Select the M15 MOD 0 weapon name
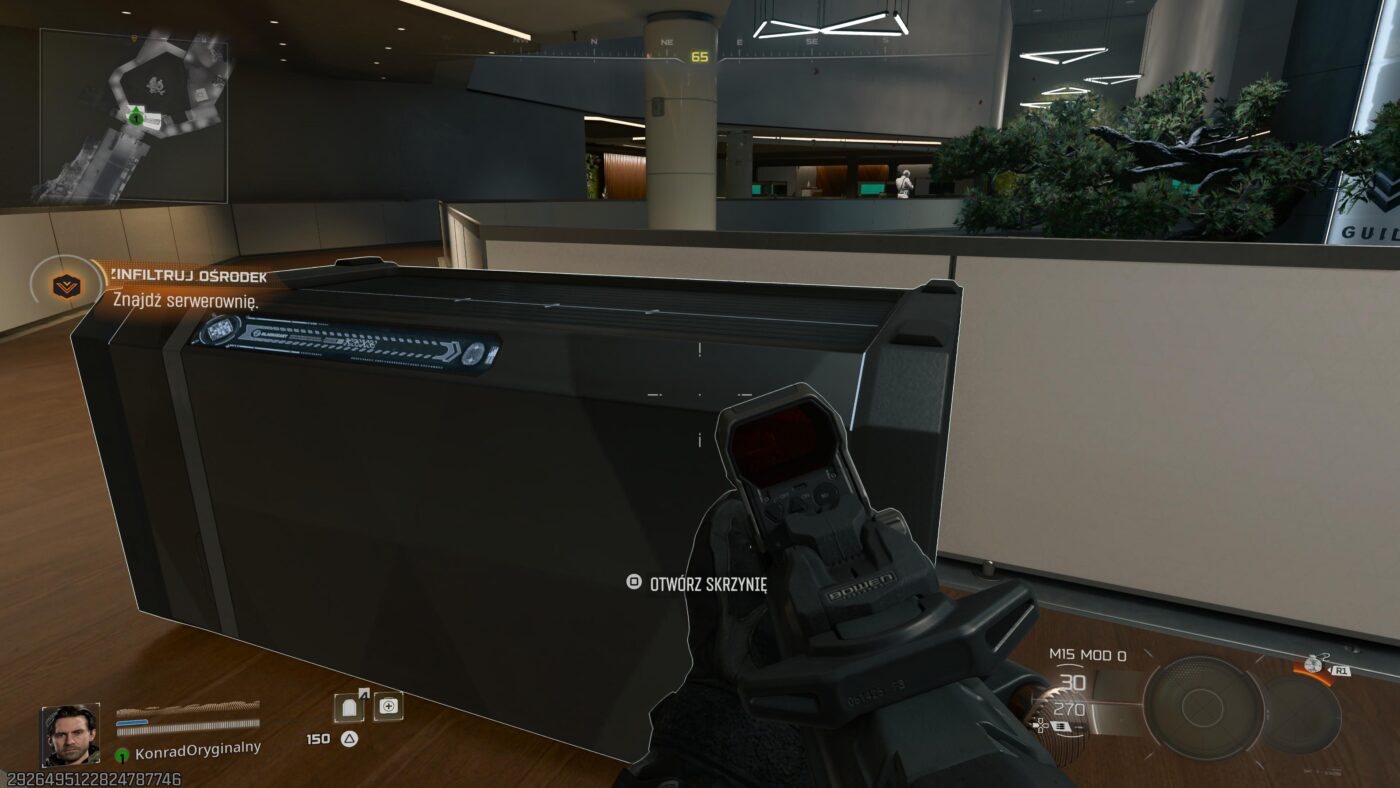The width and height of the screenshot is (1400, 788). tap(1089, 654)
